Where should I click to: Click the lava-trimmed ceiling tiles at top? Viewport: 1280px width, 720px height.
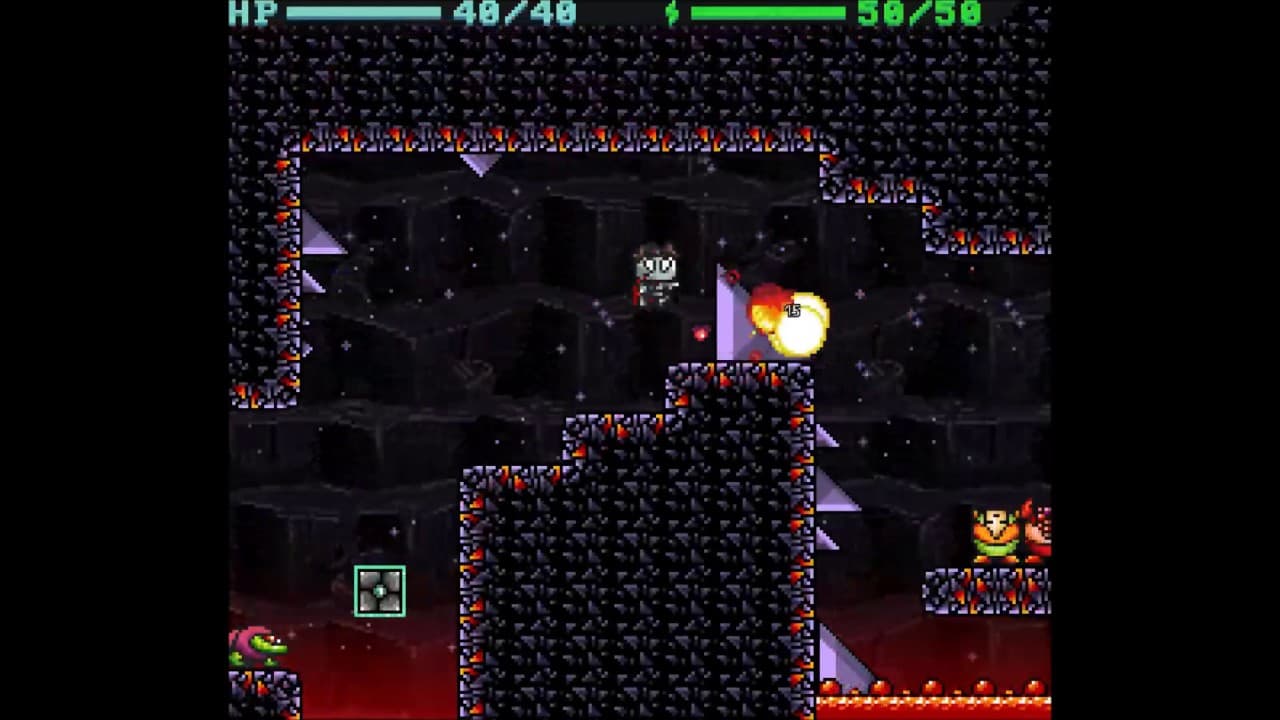tap(560, 135)
